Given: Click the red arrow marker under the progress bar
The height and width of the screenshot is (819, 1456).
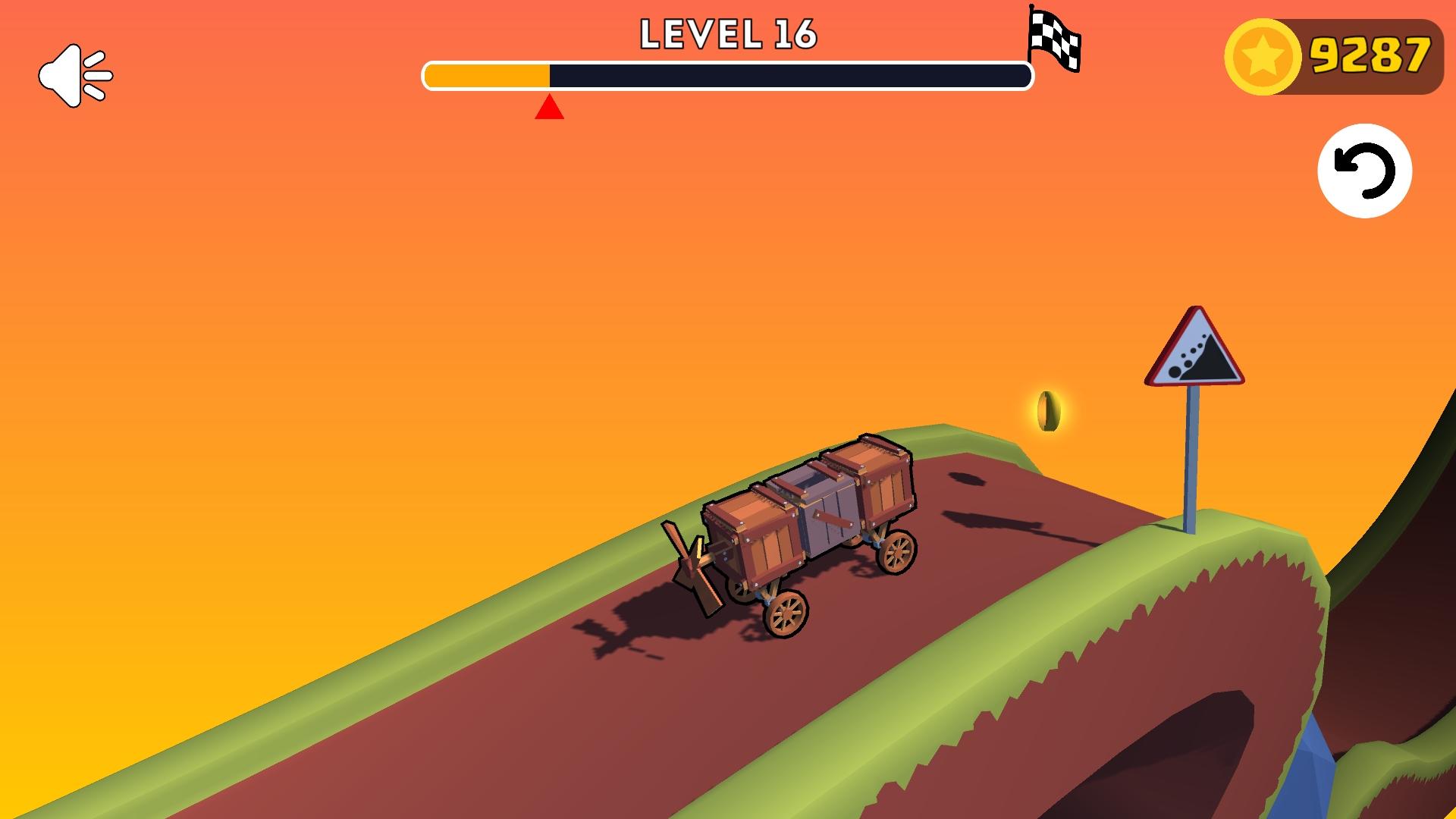Looking at the screenshot, I should (548, 108).
